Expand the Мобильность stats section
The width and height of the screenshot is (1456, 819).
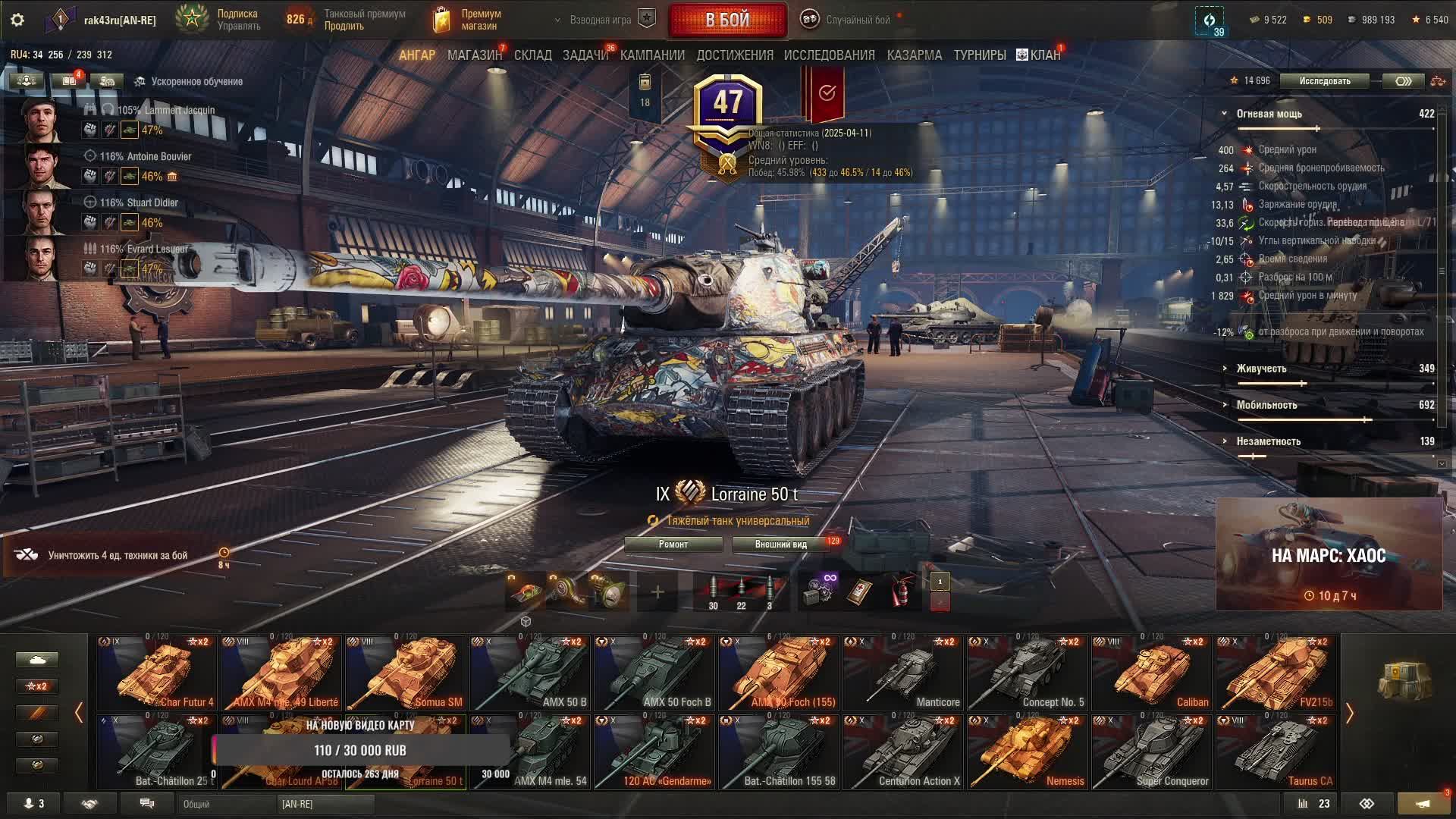click(x=1266, y=405)
